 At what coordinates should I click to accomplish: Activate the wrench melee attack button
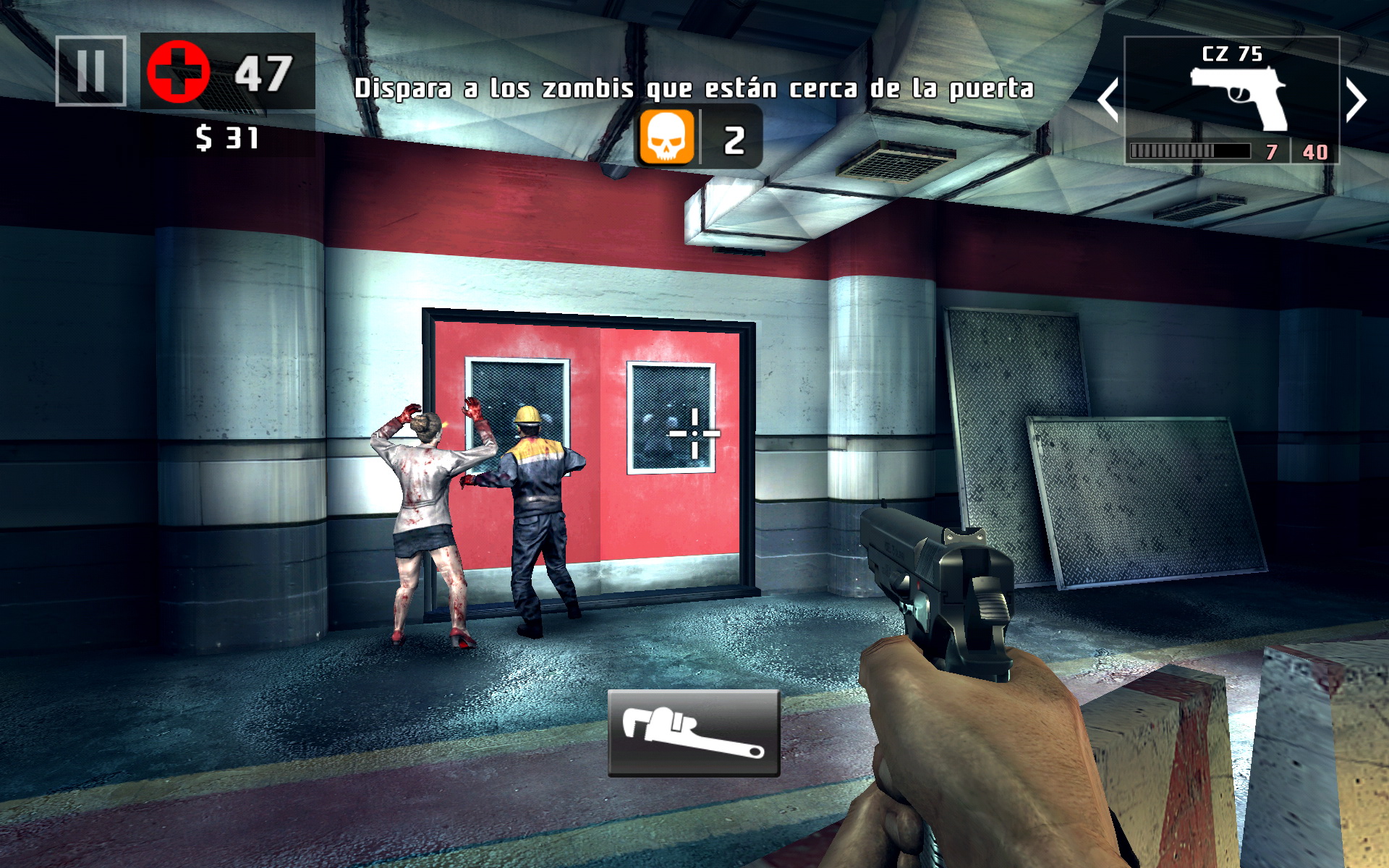[693, 733]
